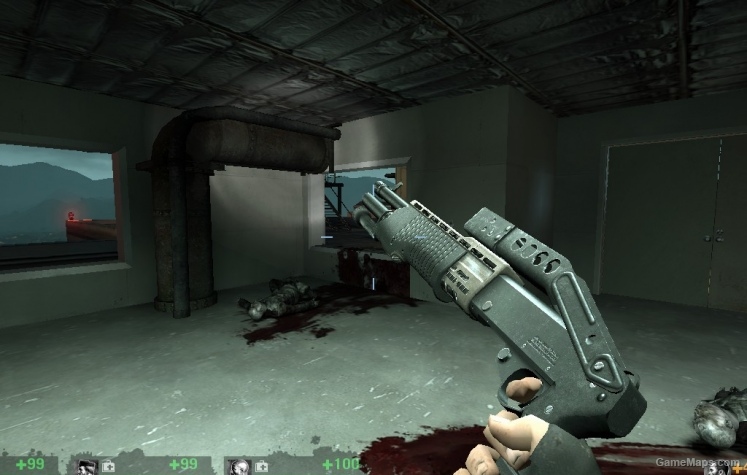The width and height of the screenshot is (747, 475).
Task: Select the bald teammate's portrait
Action: tap(240, 466)
